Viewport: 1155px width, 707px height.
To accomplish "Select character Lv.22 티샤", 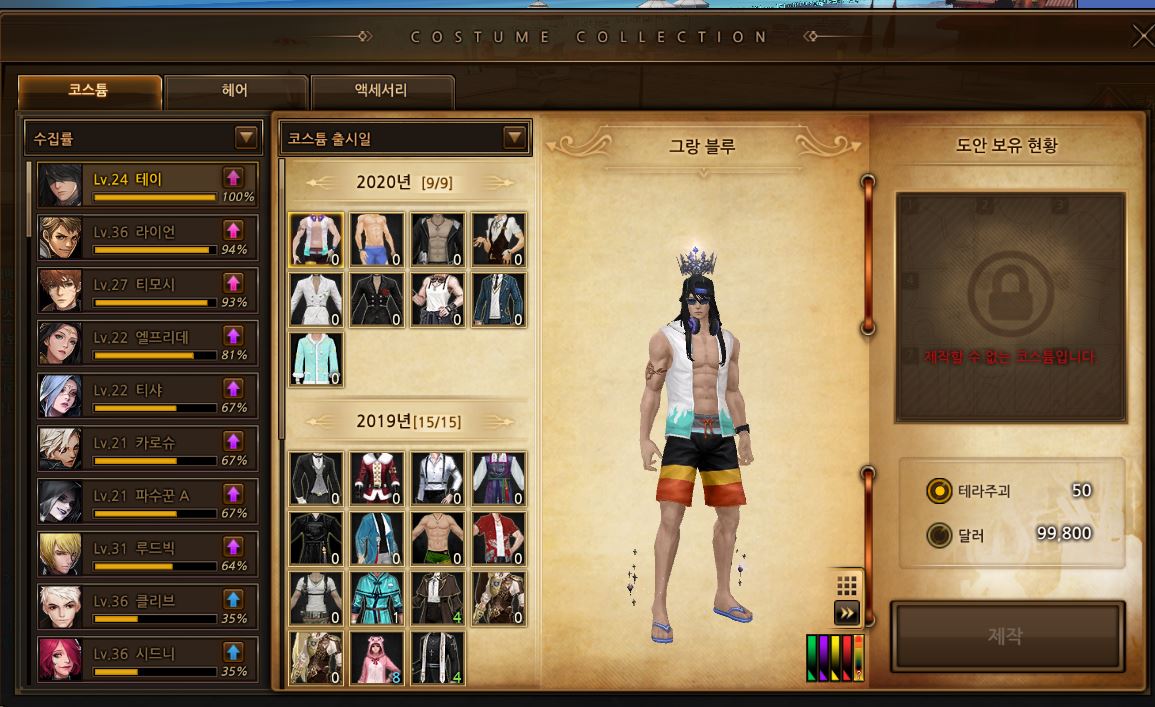I will click(x=147, y=396).
